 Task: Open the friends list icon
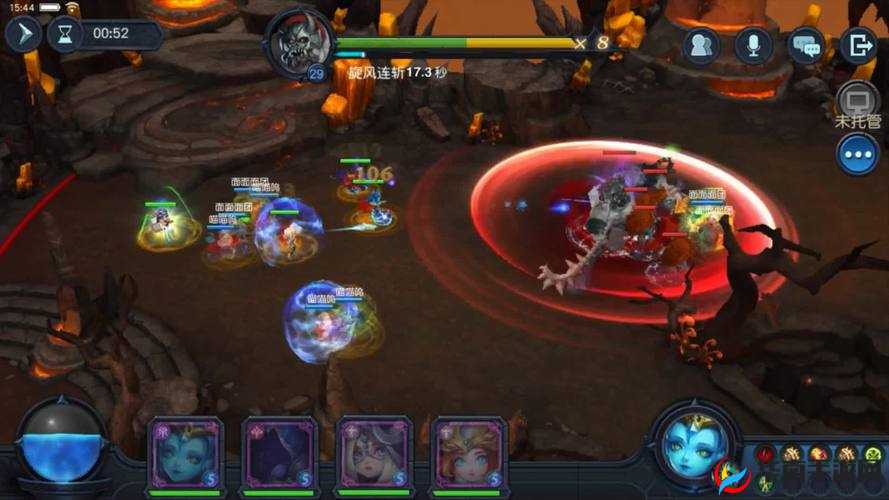pos(702,45)
